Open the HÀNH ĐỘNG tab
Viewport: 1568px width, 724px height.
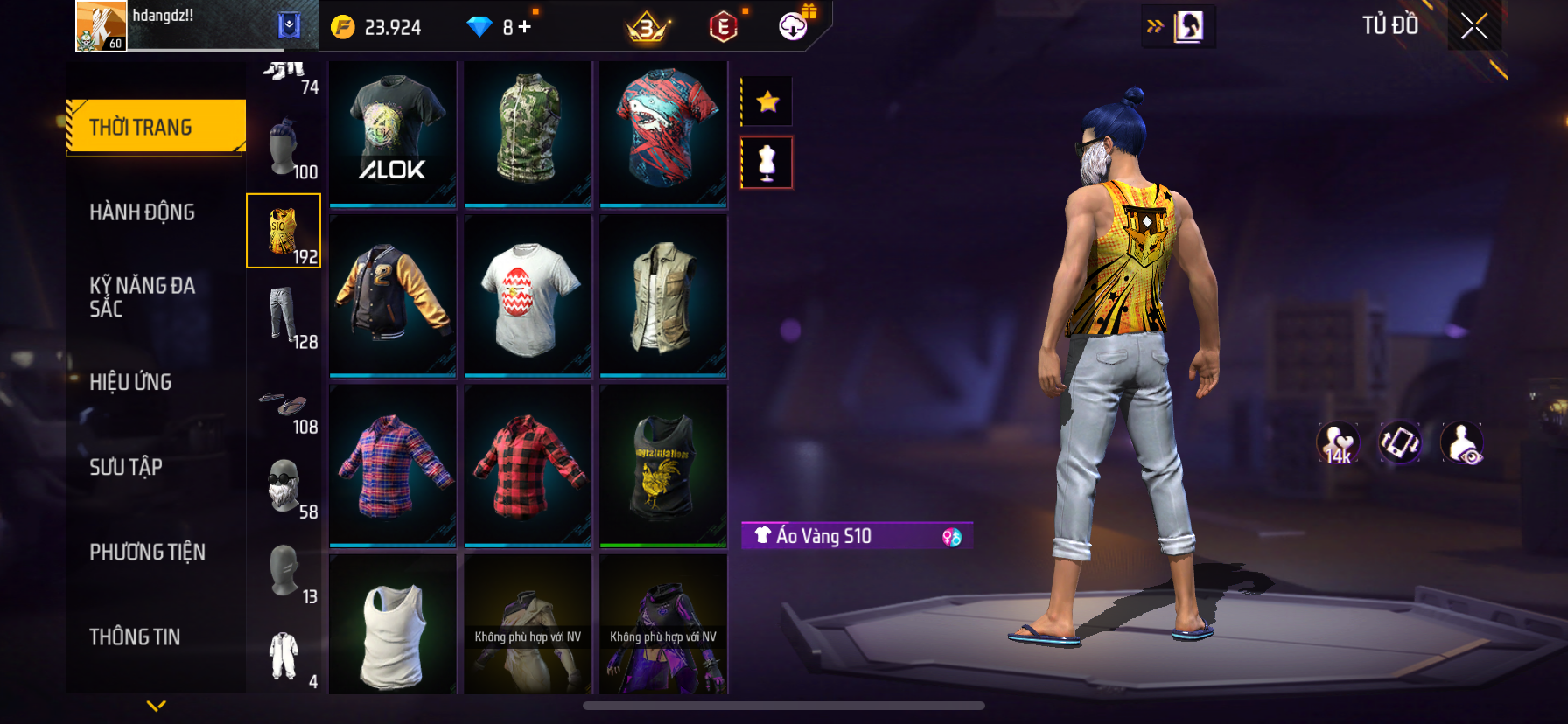point(143,212)
